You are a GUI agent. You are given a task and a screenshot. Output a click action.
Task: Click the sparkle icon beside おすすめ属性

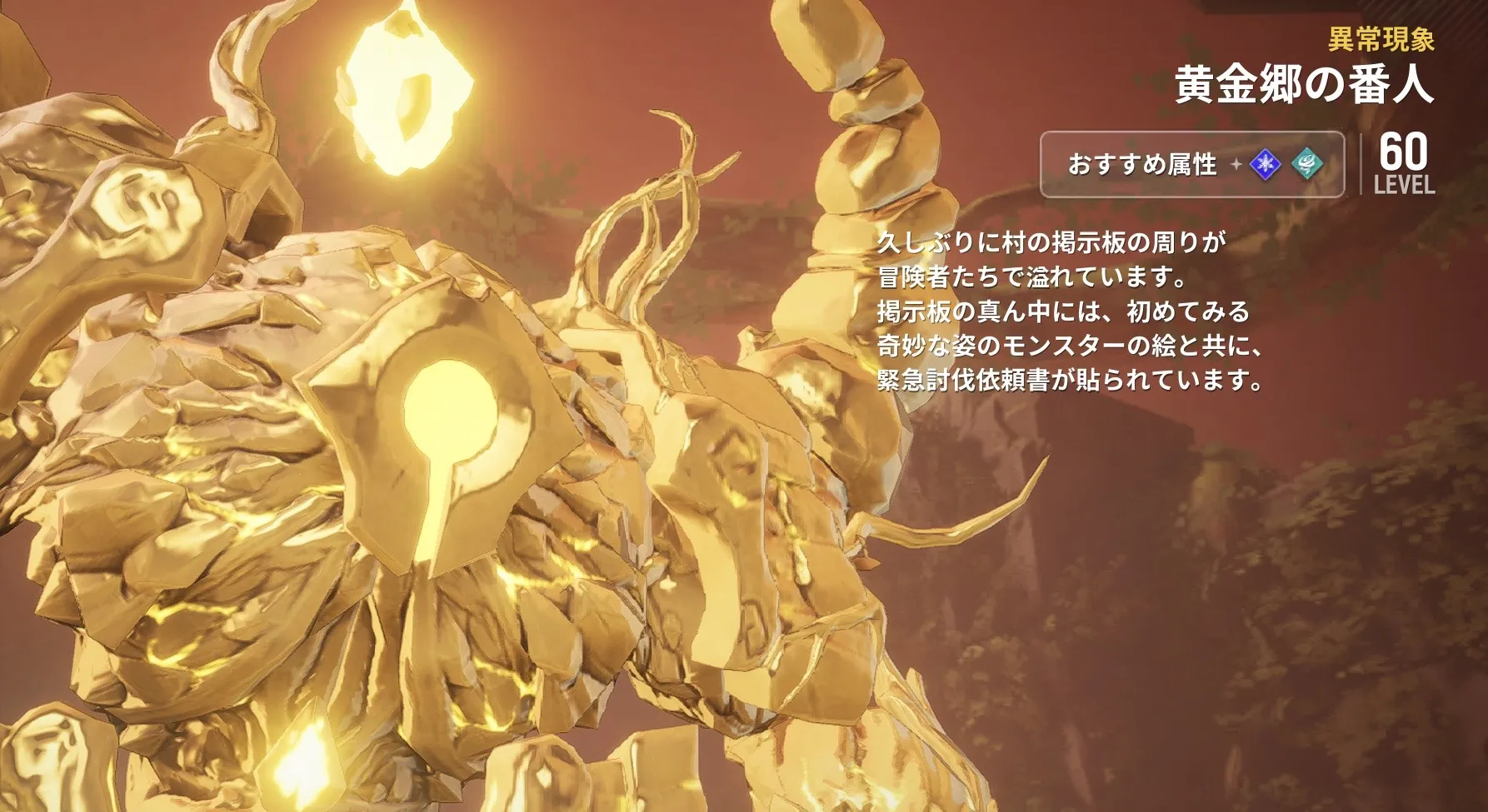[x=1236, y=165]
